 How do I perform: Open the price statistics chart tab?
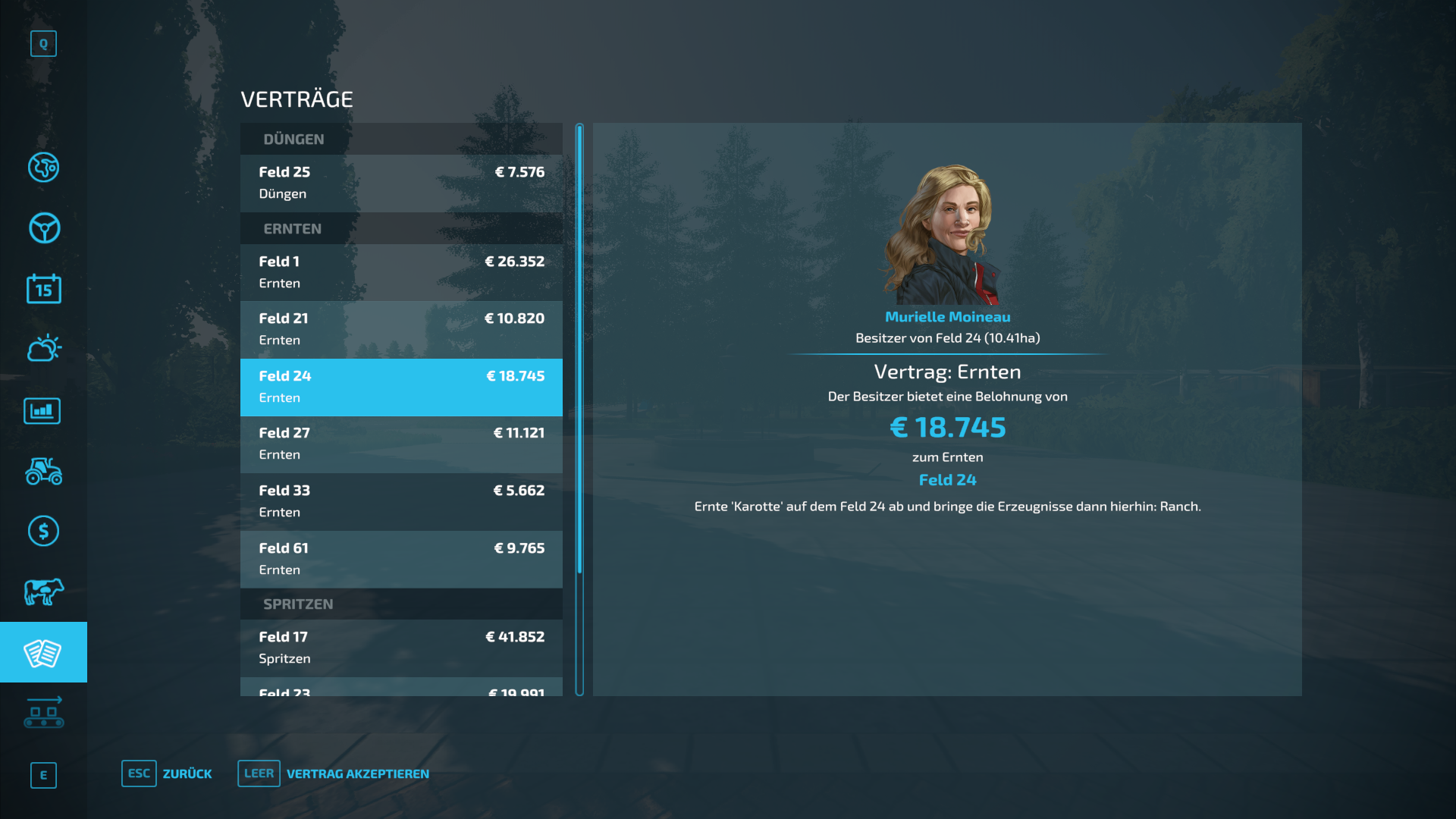click(42, 411)
